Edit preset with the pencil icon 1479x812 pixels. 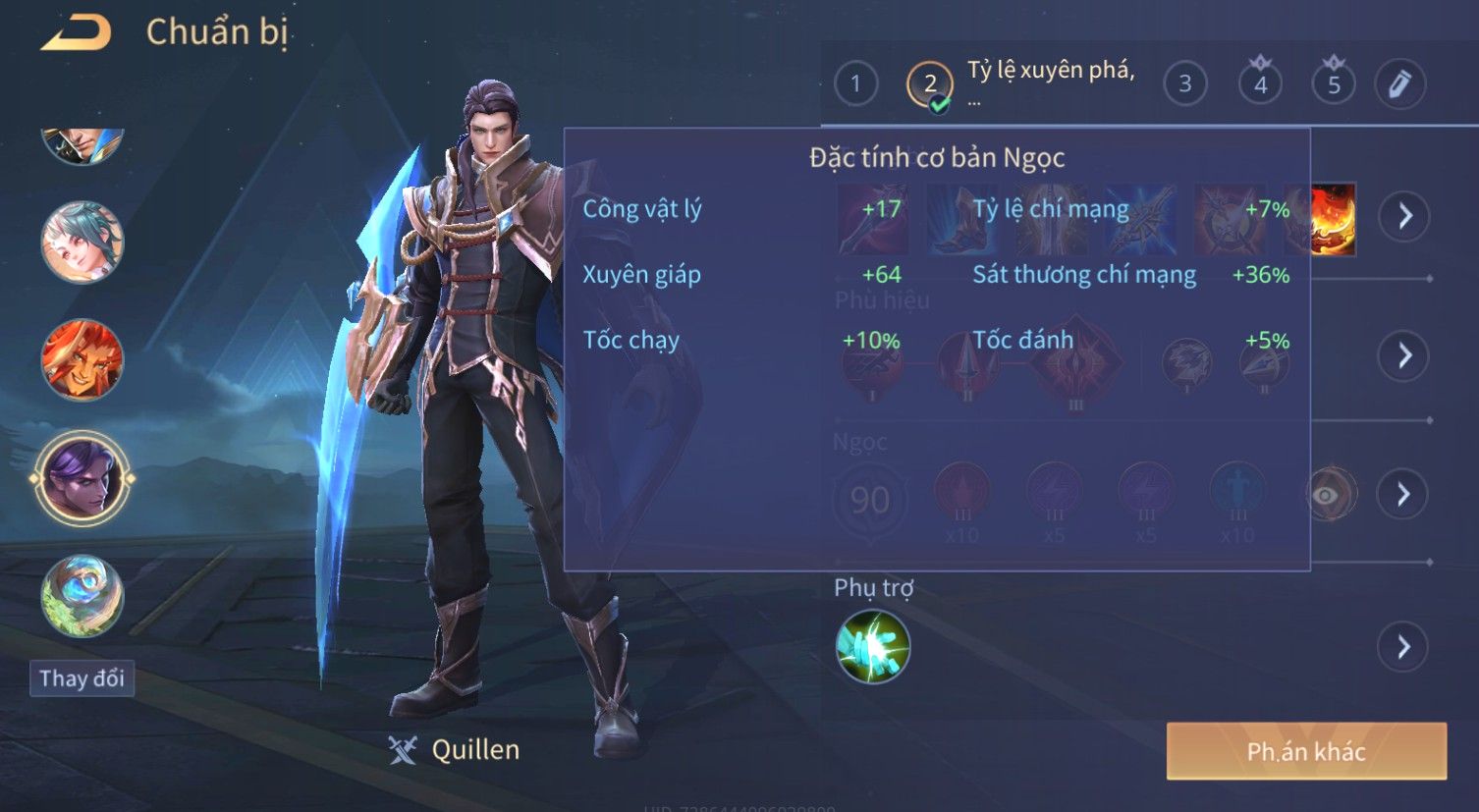[x=1399, y=83]
